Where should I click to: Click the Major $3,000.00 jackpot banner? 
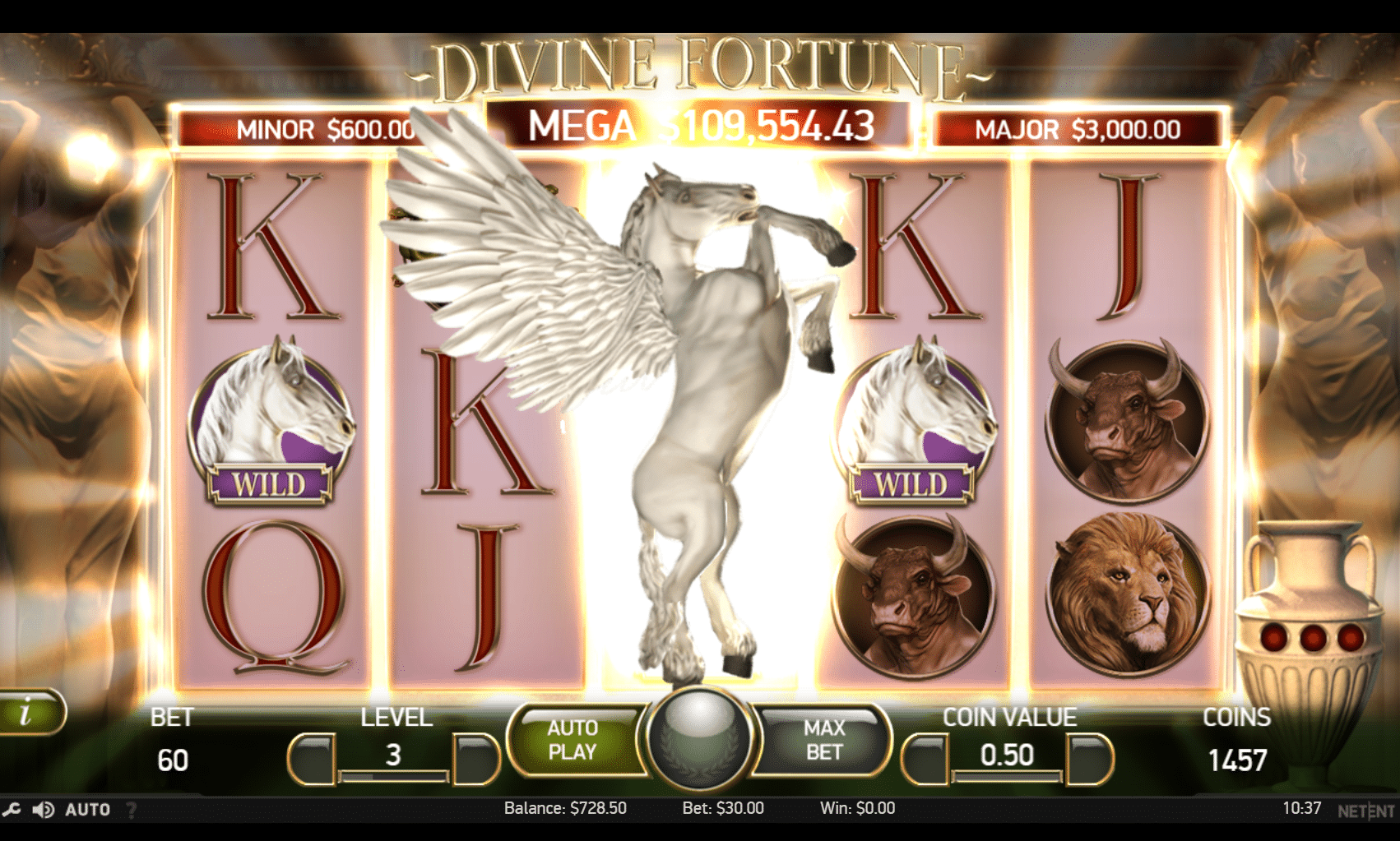pyautogui.click(x=1076, y=129)
